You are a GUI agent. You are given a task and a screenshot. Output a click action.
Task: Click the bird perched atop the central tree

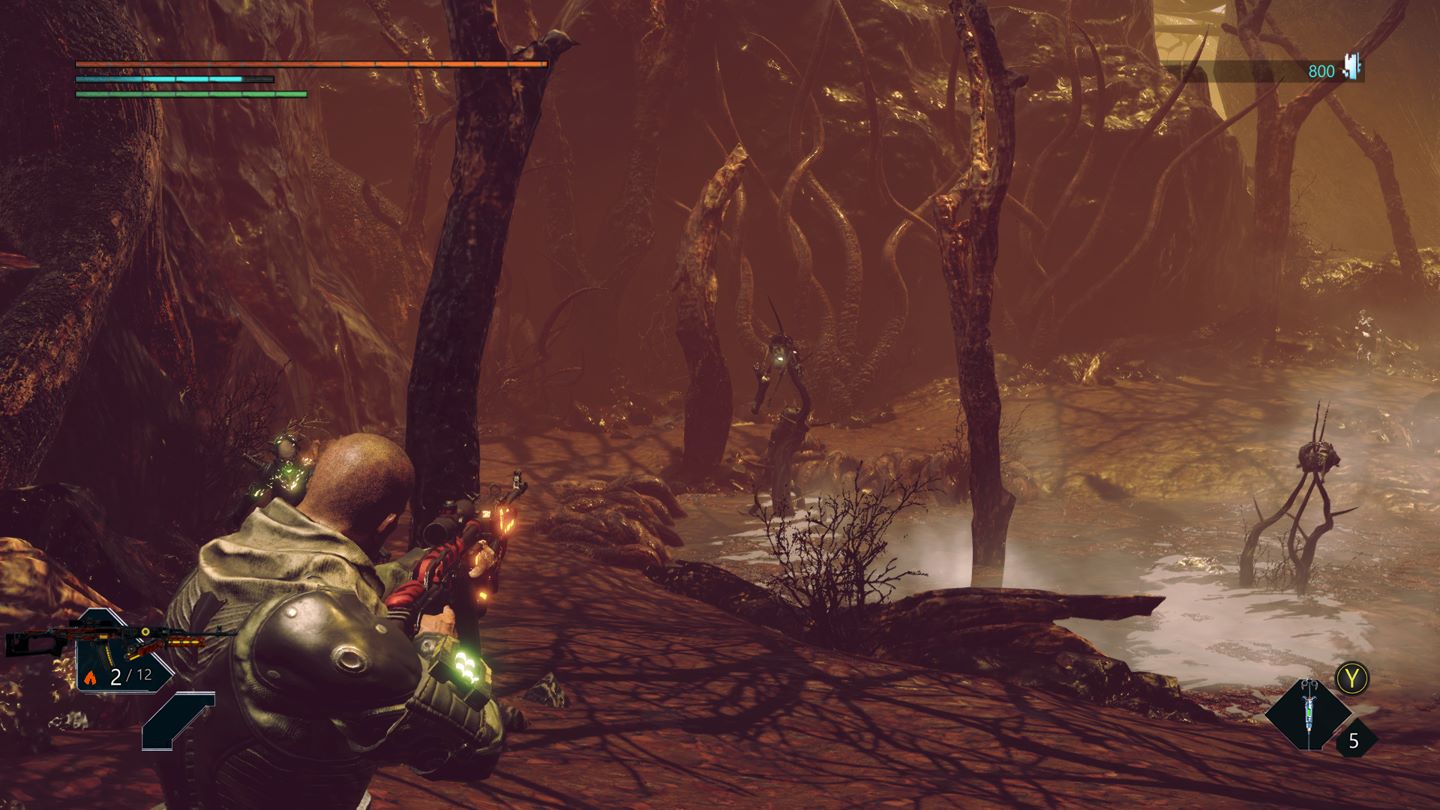[556, 40]
